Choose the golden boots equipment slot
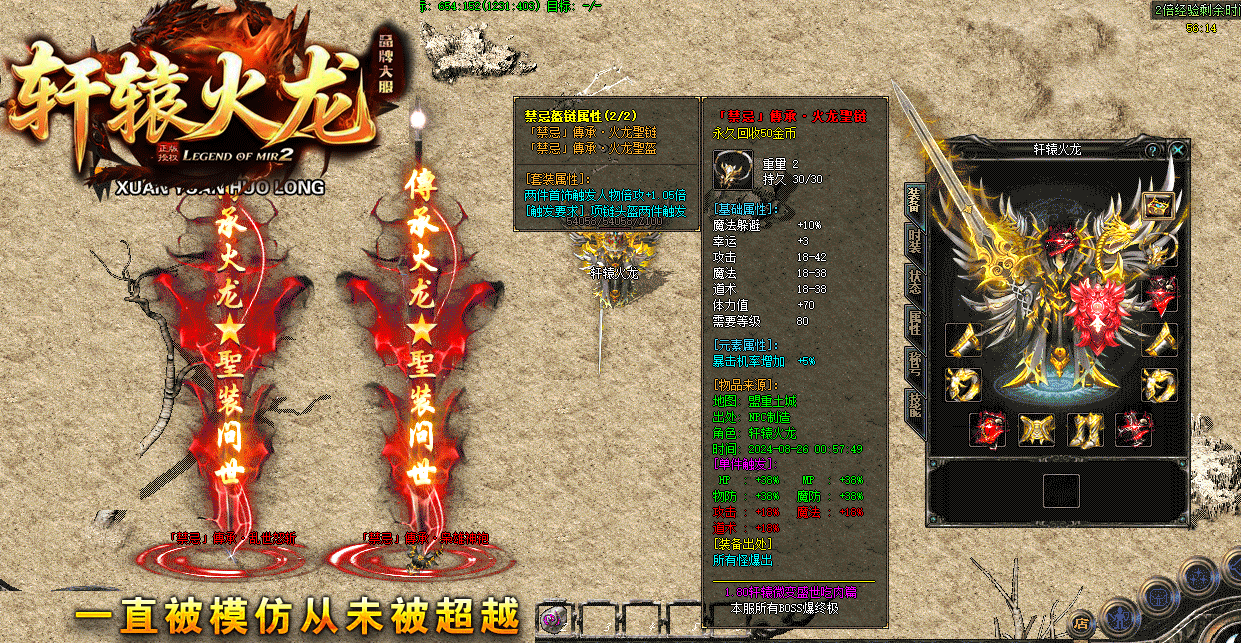Viewport: 1241px width, 643px height. (1084, 430)
